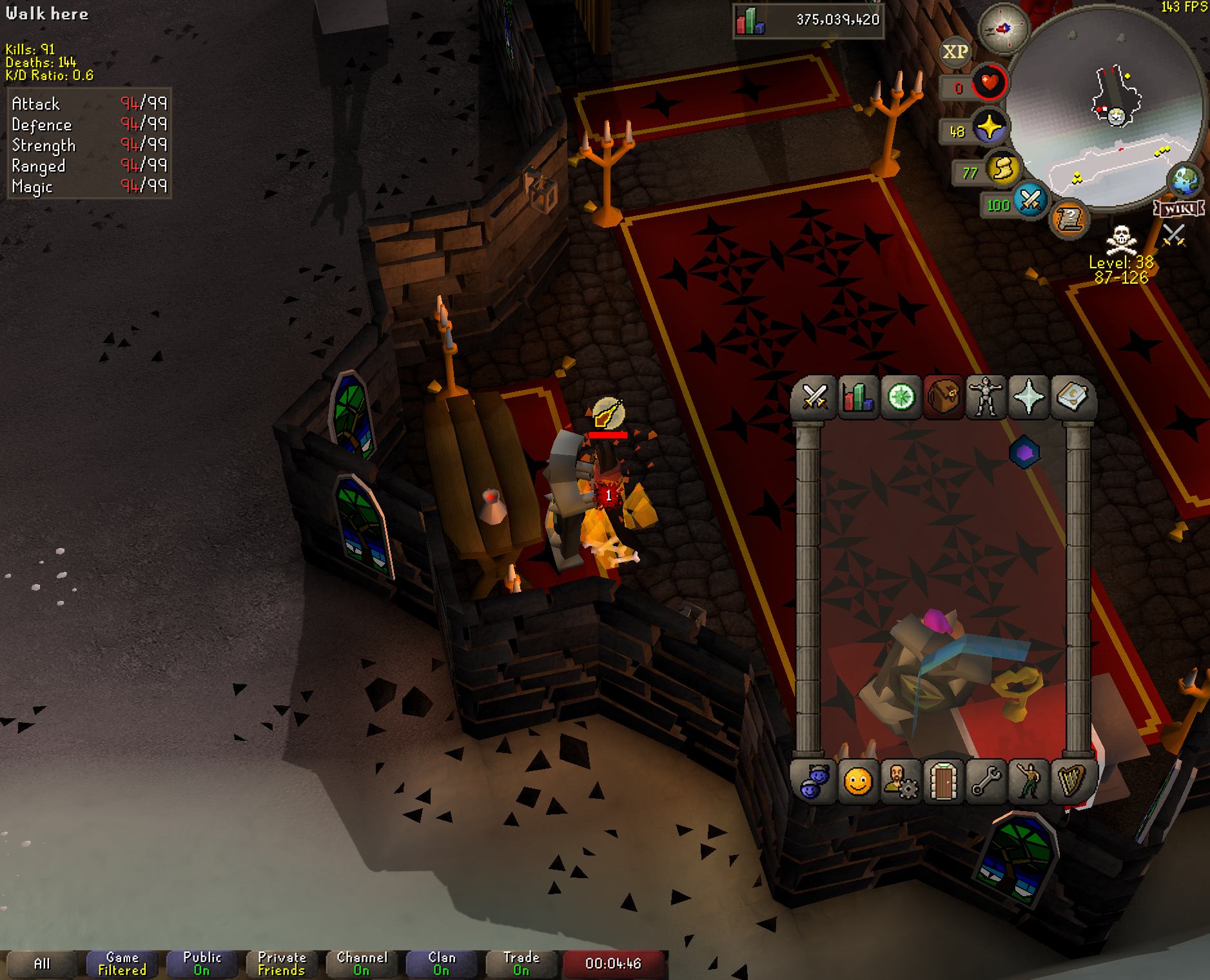Switch to the Skills tab
1210x980 pixels.
point(857,397)
